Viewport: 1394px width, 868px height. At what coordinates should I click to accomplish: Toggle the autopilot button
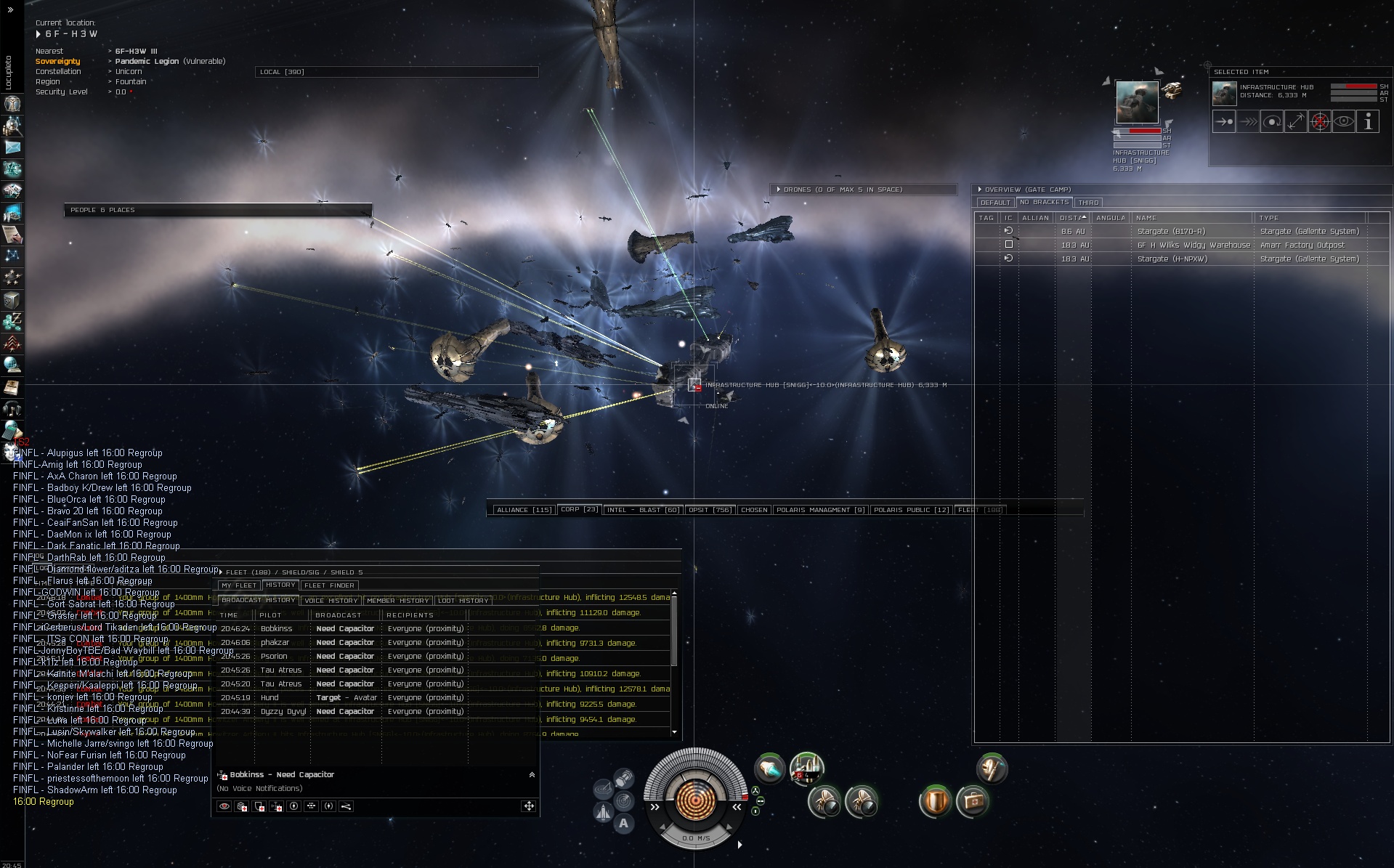click(623, 824)
